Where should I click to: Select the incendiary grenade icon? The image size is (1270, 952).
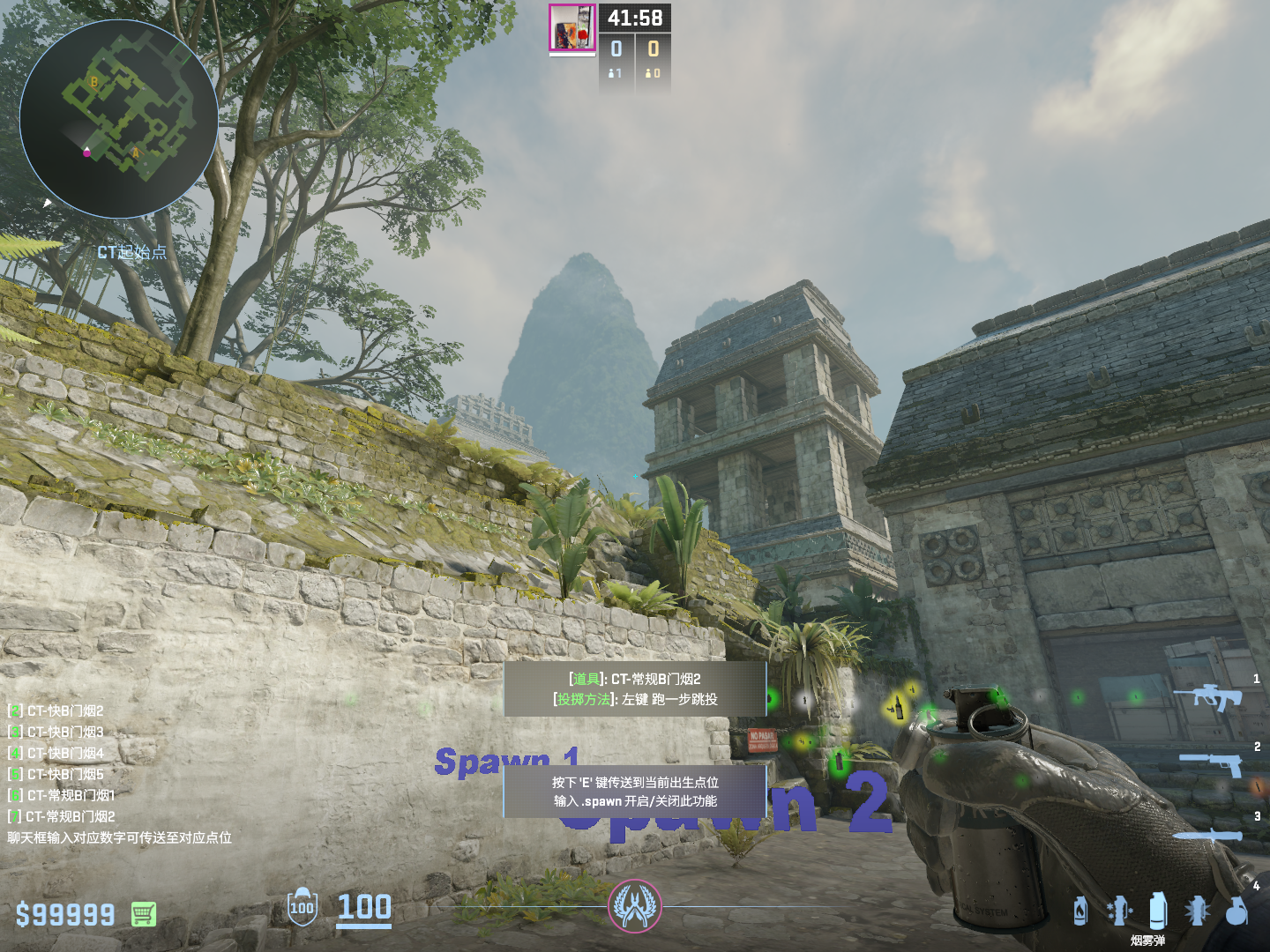1080,911
